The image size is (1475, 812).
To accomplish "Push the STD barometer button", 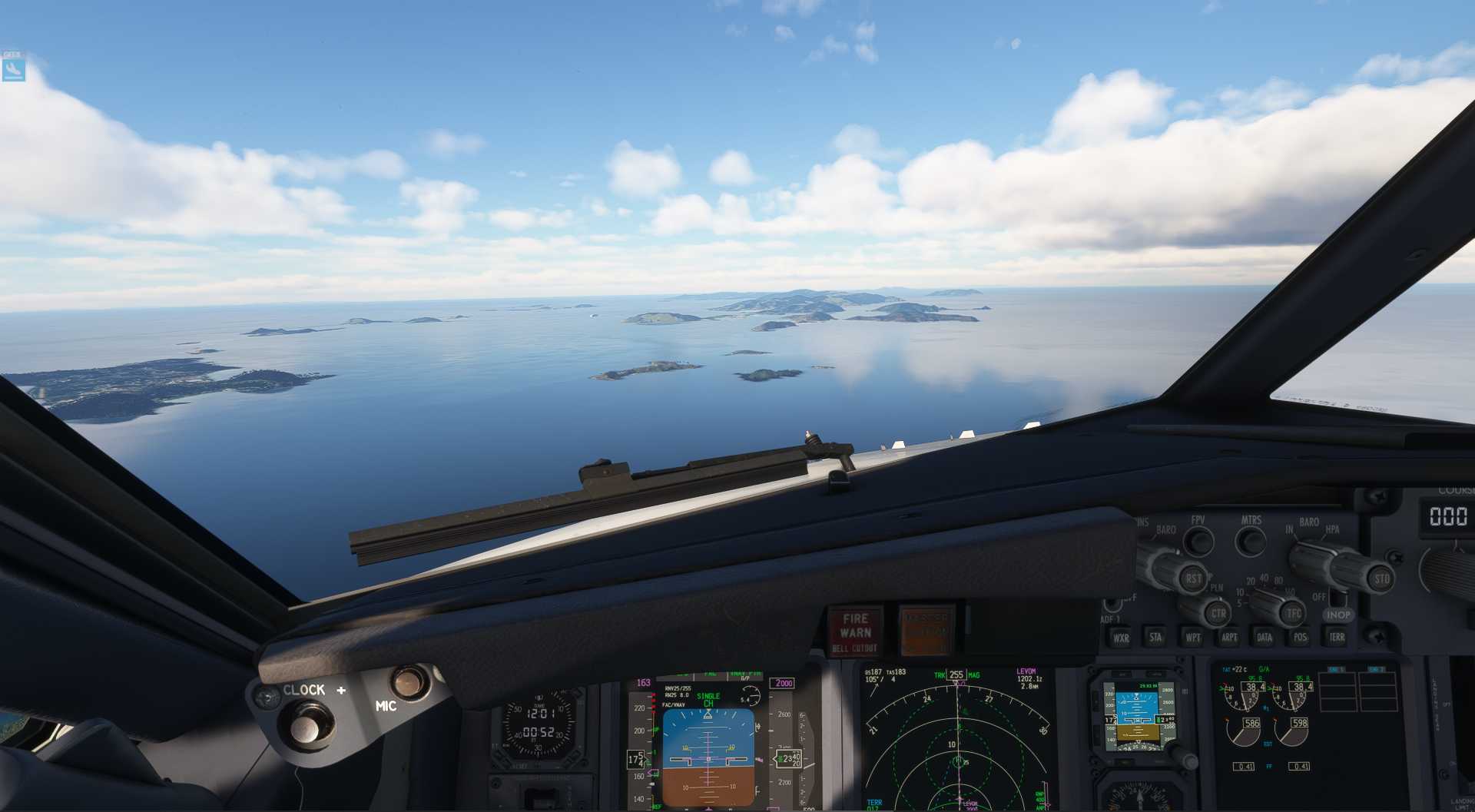I will point(1381,578).
